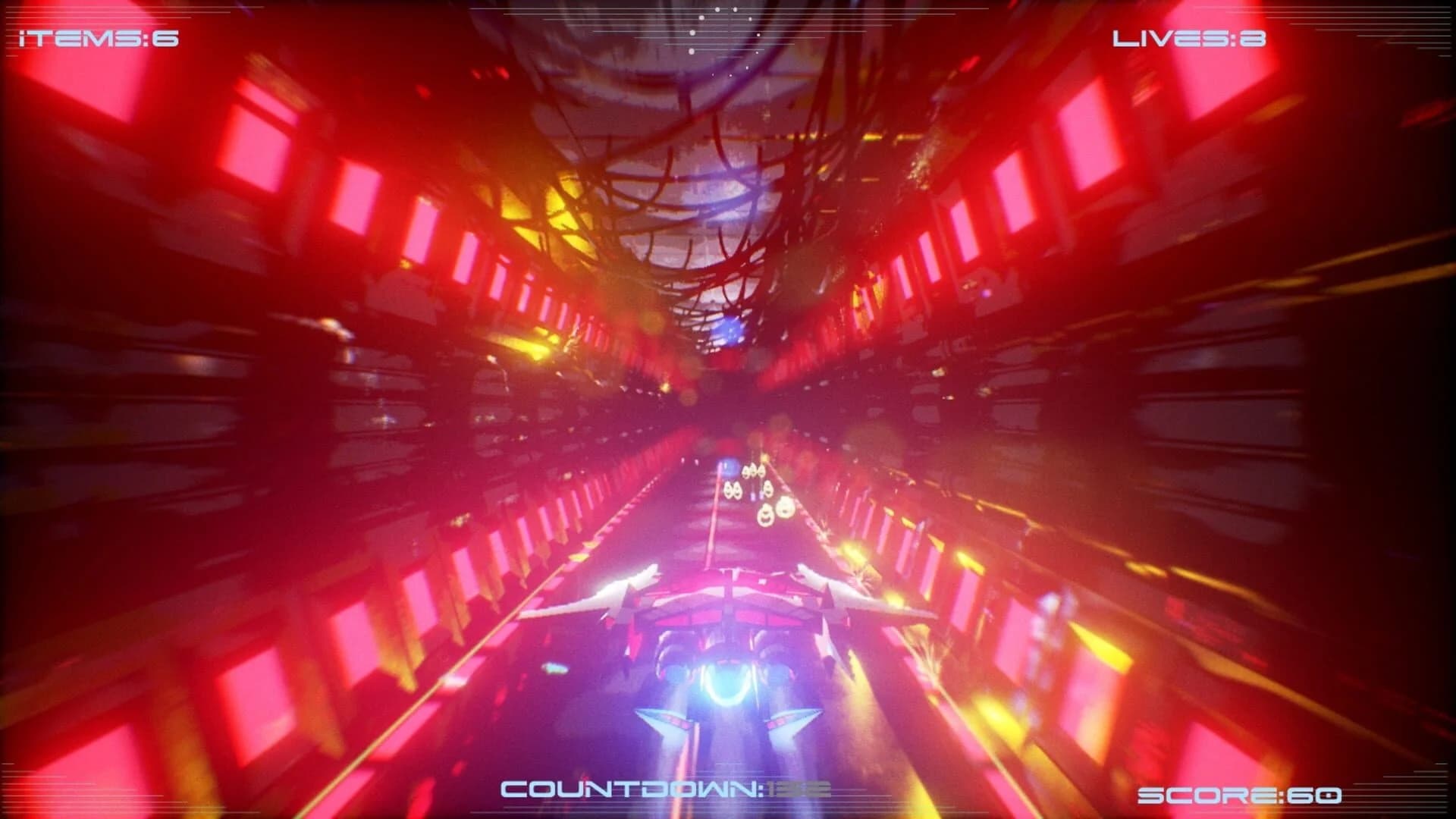
Task: Select the large smiley-face collectible
Action: [786, 507]
